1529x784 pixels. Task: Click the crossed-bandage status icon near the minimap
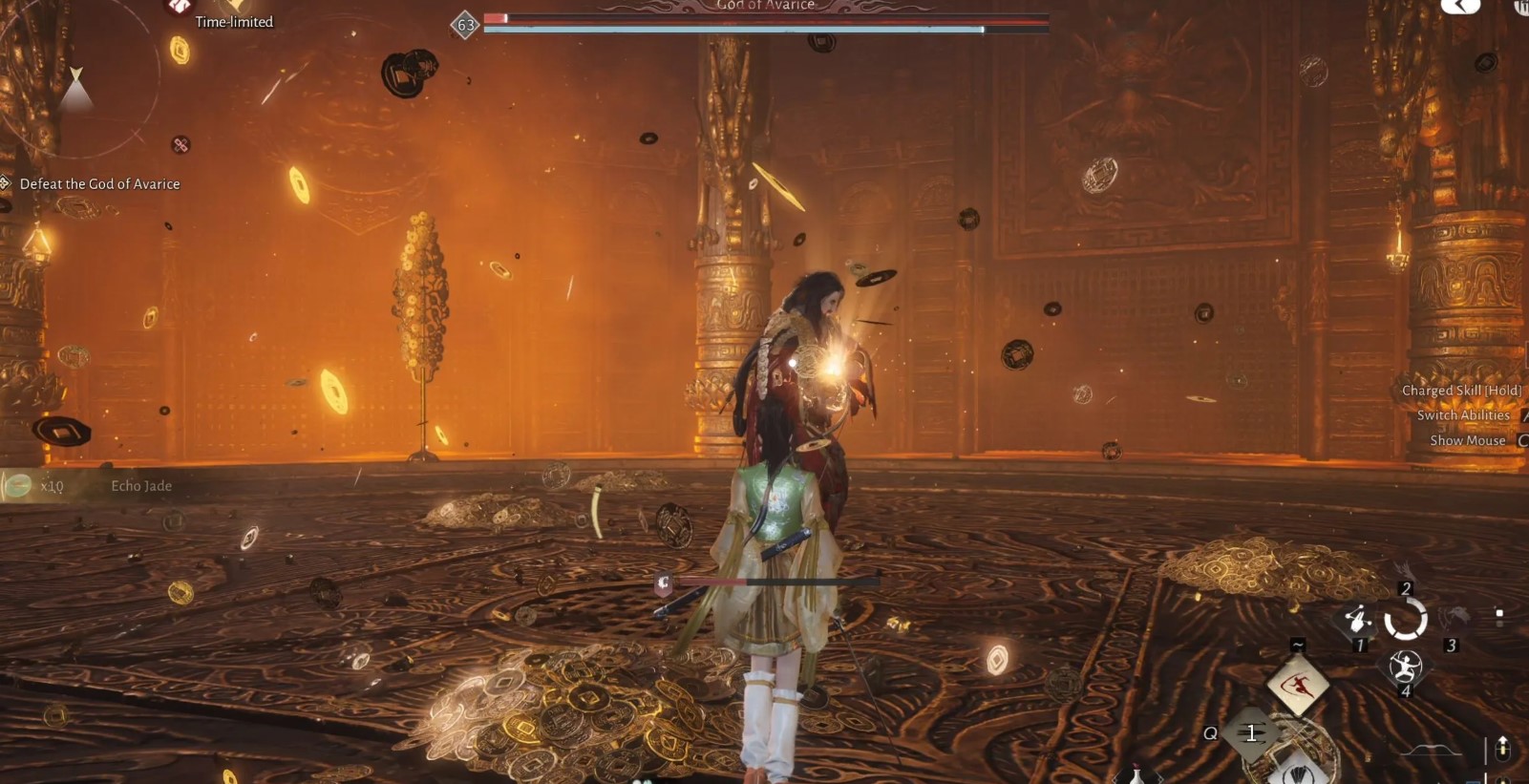pyautogui.click(x=181, y=145)
